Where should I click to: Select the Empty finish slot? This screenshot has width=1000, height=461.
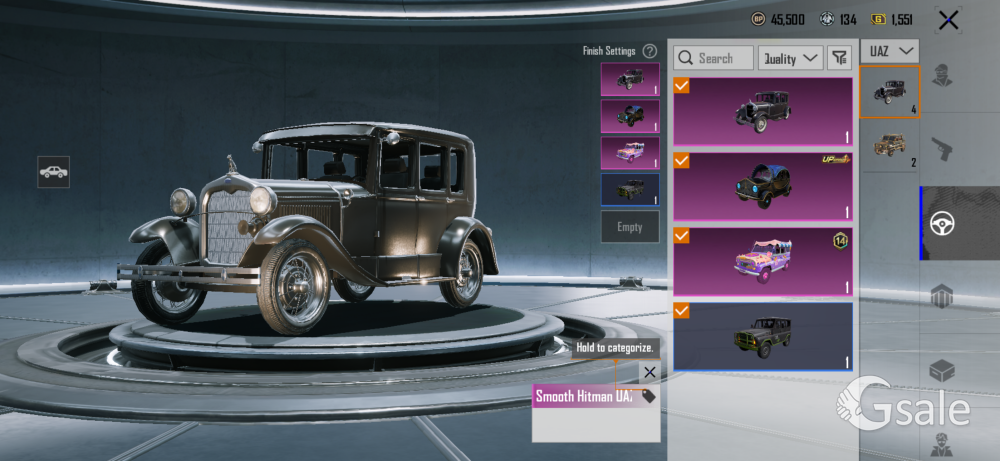coord(630,227)
